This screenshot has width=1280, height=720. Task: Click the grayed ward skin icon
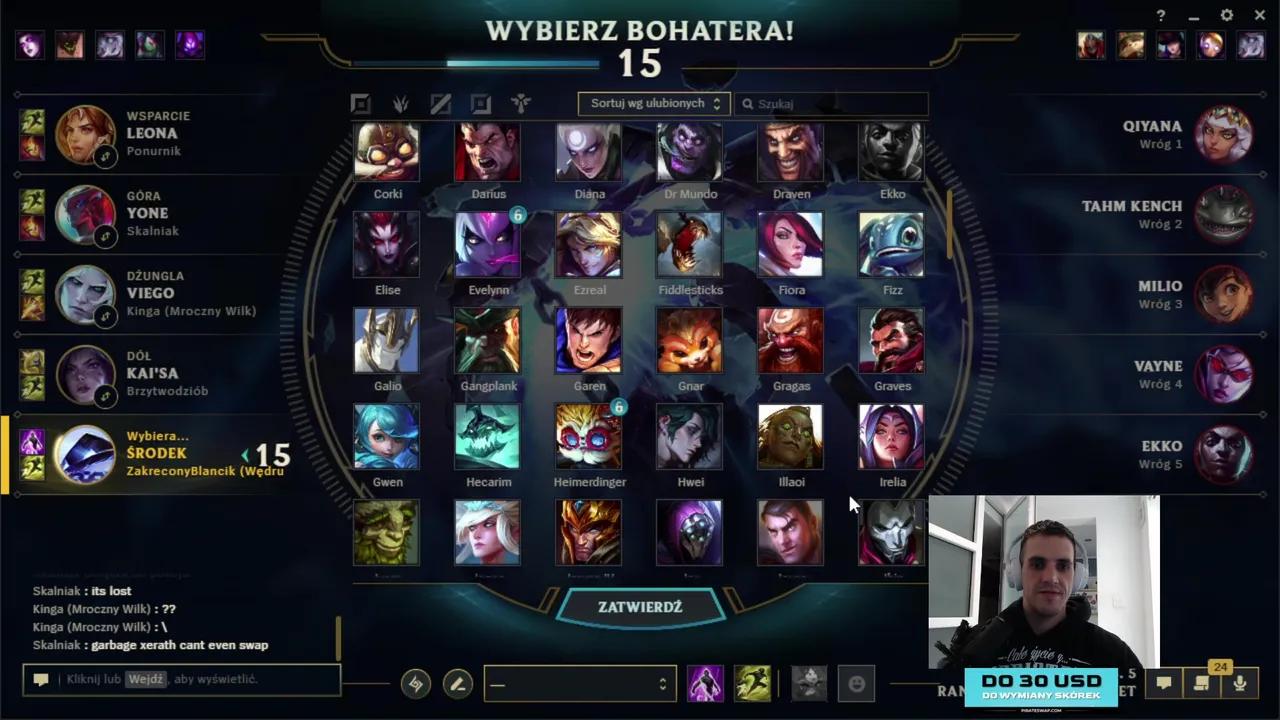click(808, 683)
